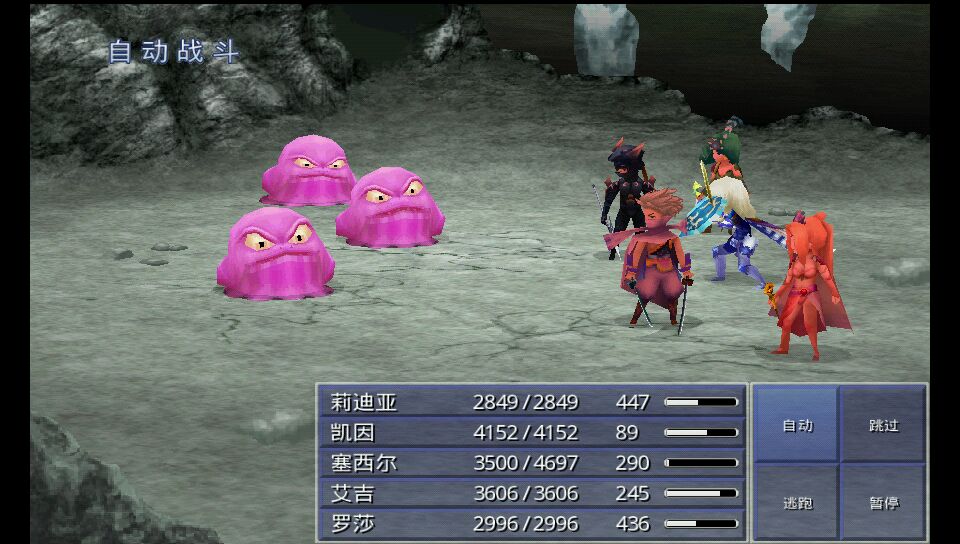Click the 罗莎 party row

coord(532,523)
